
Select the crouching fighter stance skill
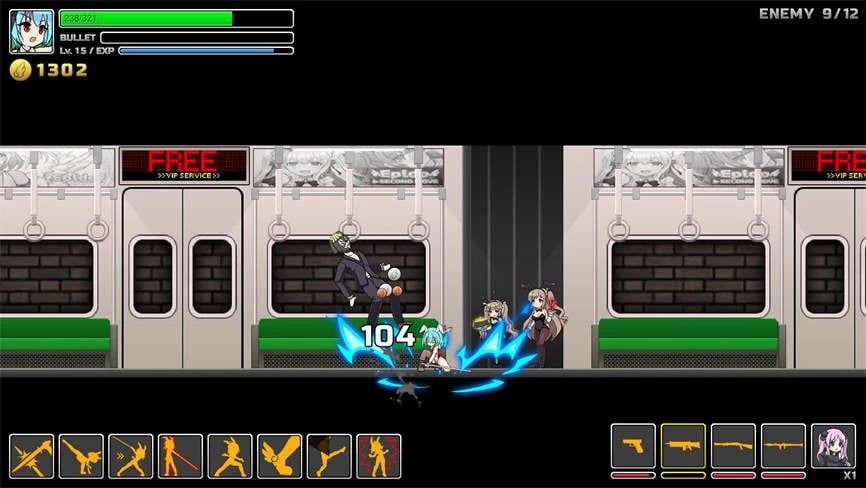[230, 456]
